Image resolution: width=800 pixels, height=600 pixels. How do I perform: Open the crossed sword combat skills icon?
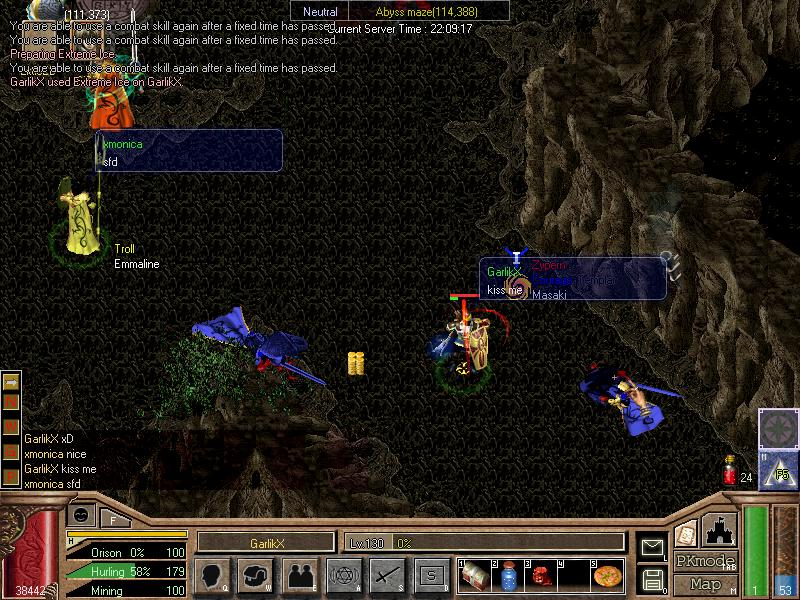click(387, 575)
